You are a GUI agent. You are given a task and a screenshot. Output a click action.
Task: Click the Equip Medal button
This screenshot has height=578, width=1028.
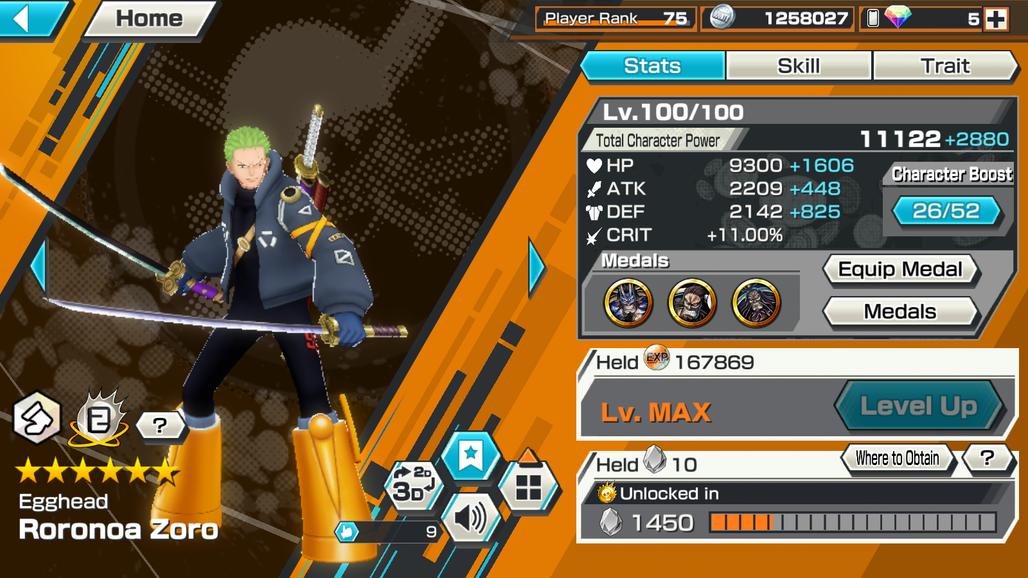[x=899, y=270]
